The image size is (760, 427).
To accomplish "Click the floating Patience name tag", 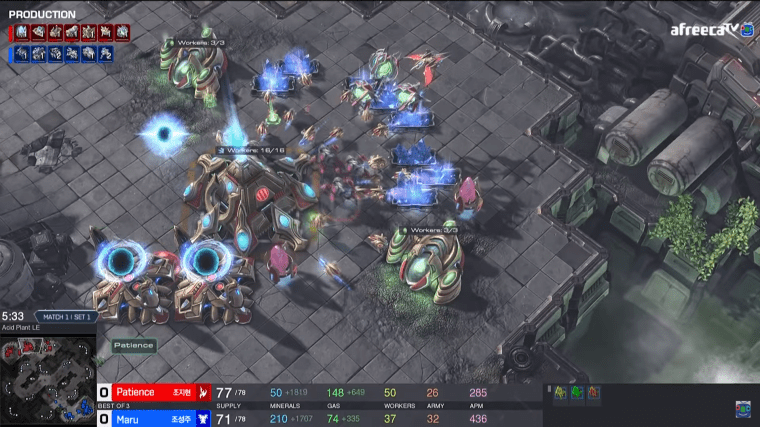I will [133, 345].
